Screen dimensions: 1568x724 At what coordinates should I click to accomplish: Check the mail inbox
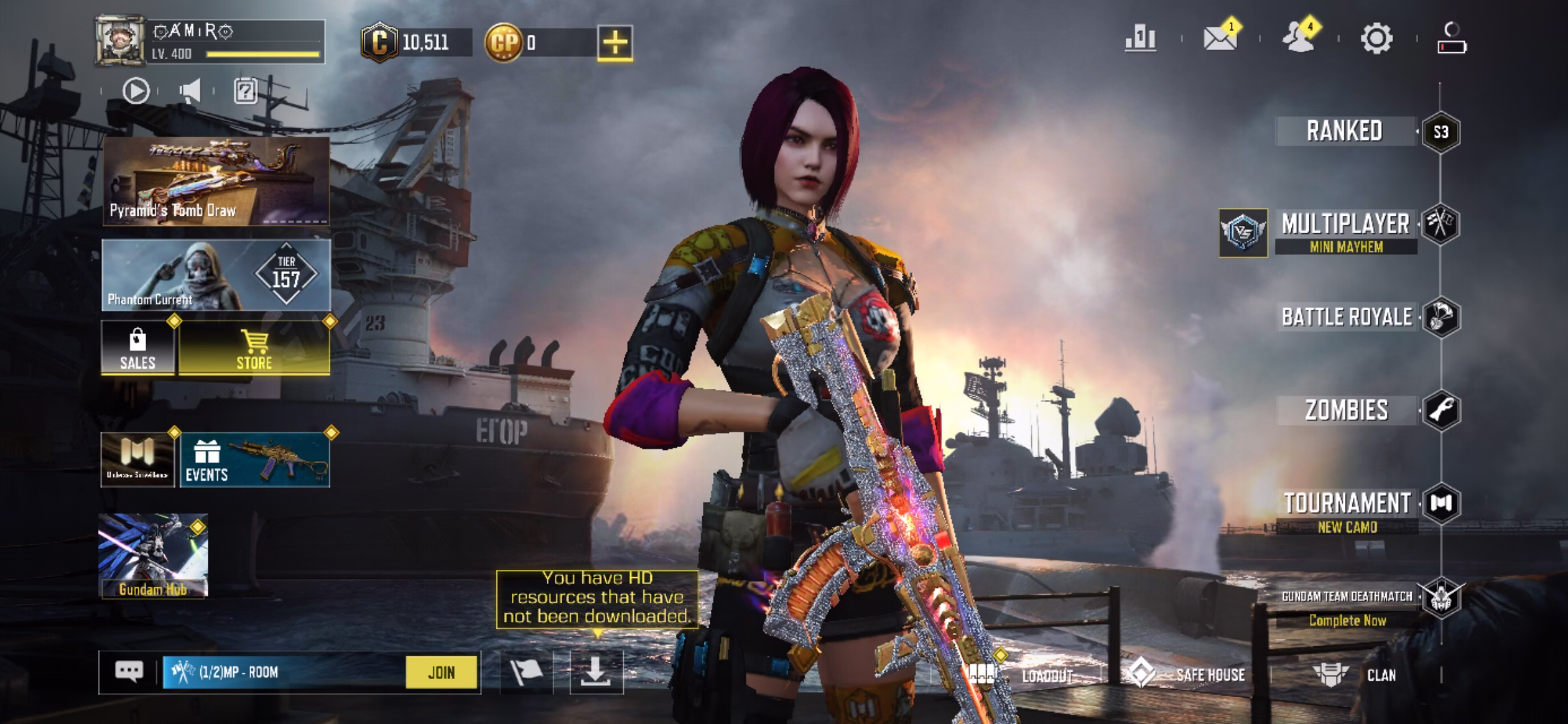tap(1220, 38)
